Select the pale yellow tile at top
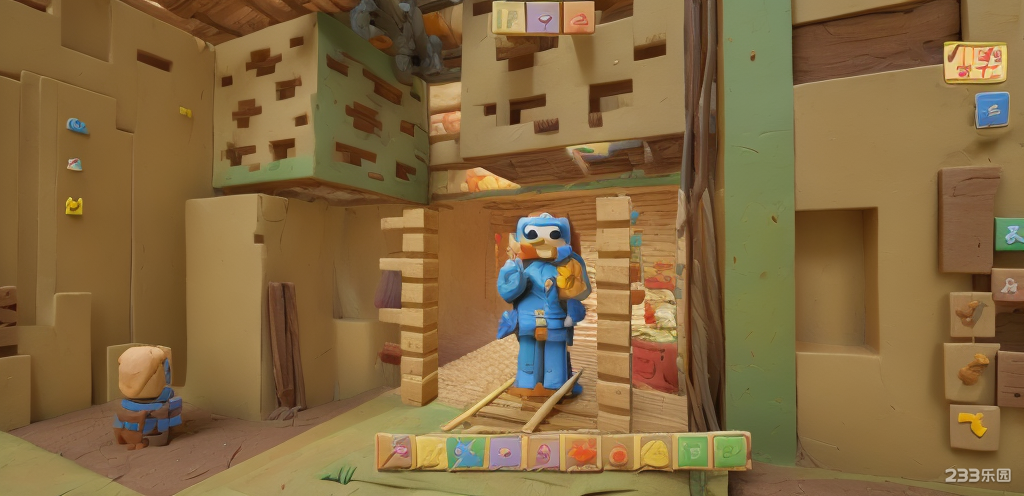 (x=508, y=17)
